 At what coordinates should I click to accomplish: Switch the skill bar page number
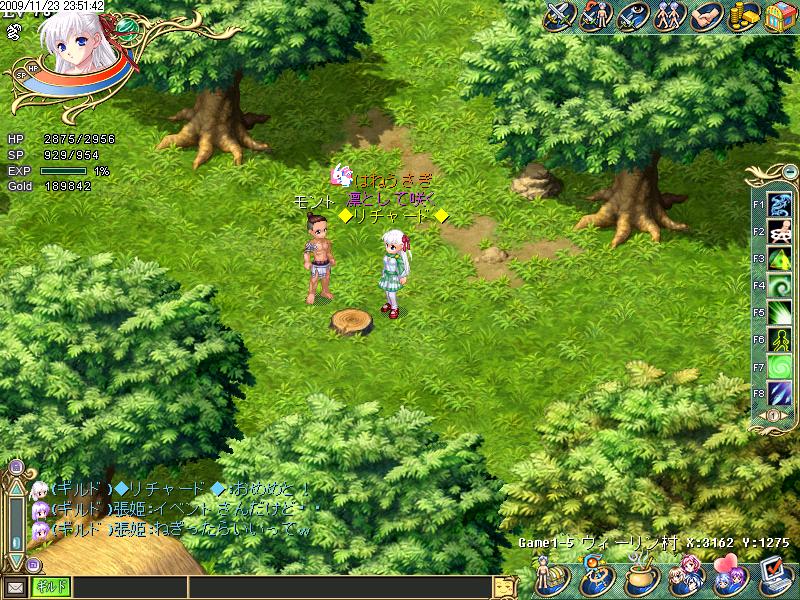[x=772, y=416]
